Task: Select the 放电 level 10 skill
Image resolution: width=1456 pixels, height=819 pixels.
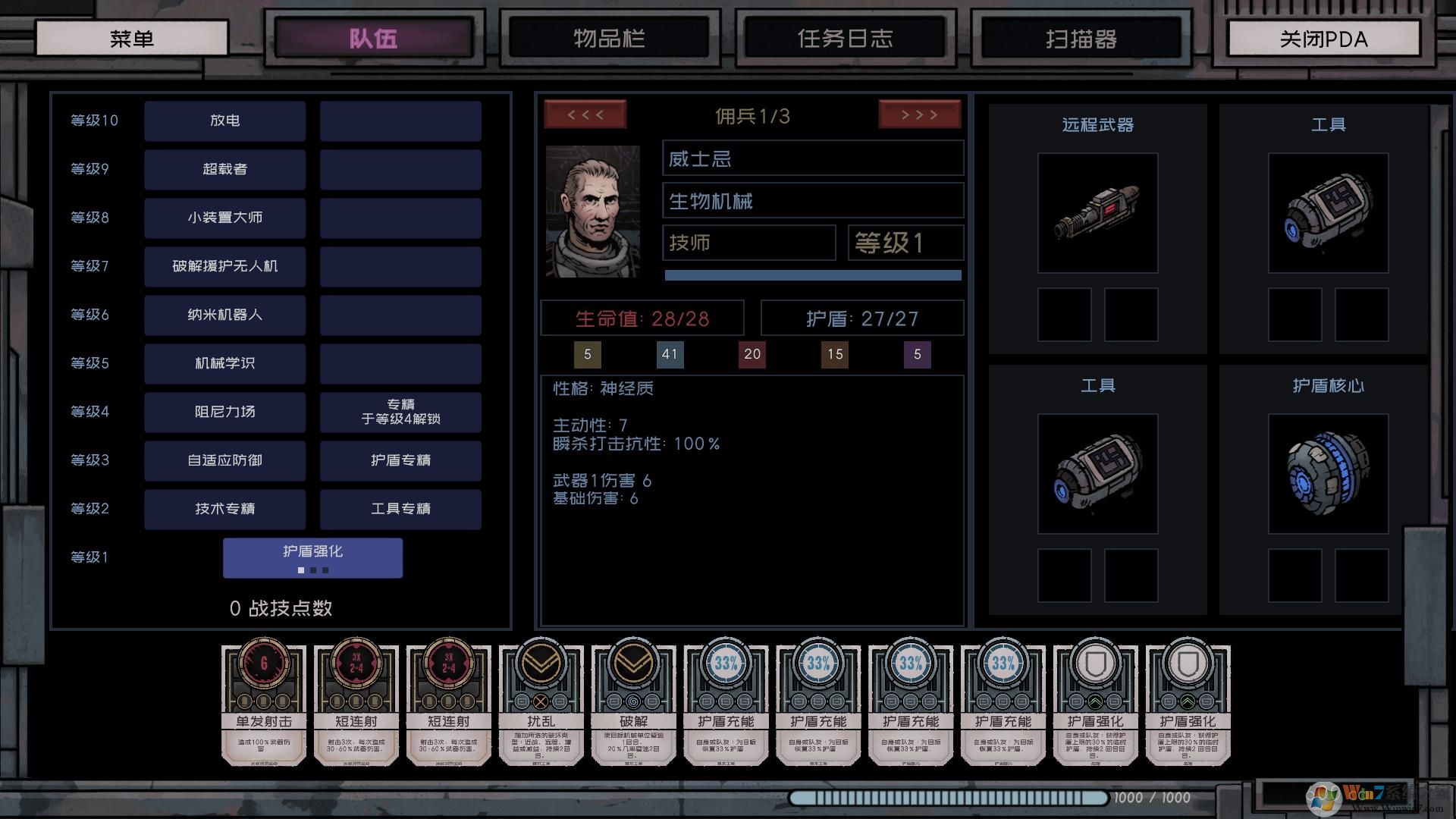Action: [225, 121]
